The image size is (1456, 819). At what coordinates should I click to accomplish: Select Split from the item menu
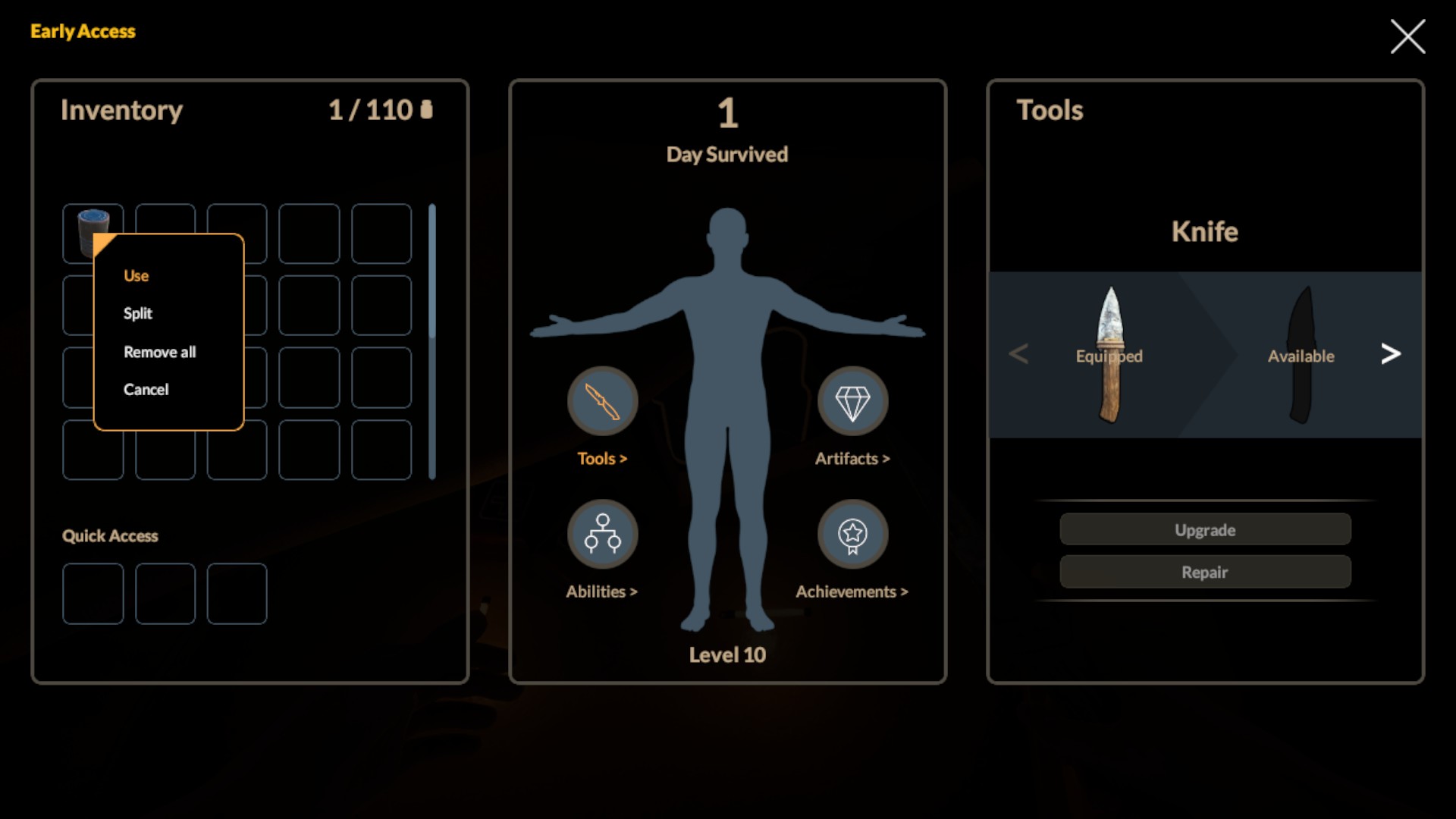(138, 313)
